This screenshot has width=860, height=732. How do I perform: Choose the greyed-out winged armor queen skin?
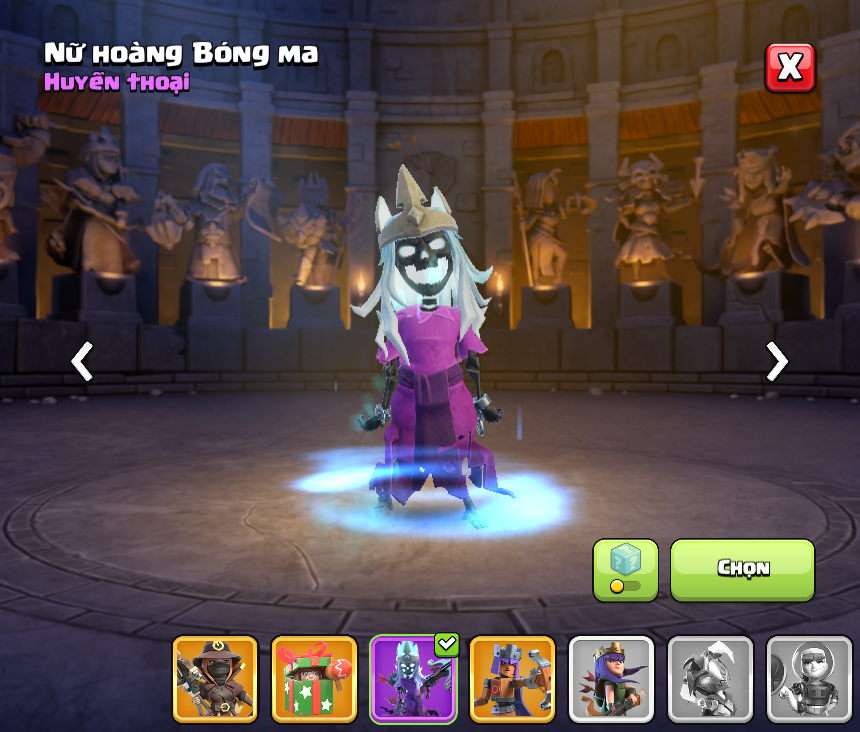(x=710, y=678)
